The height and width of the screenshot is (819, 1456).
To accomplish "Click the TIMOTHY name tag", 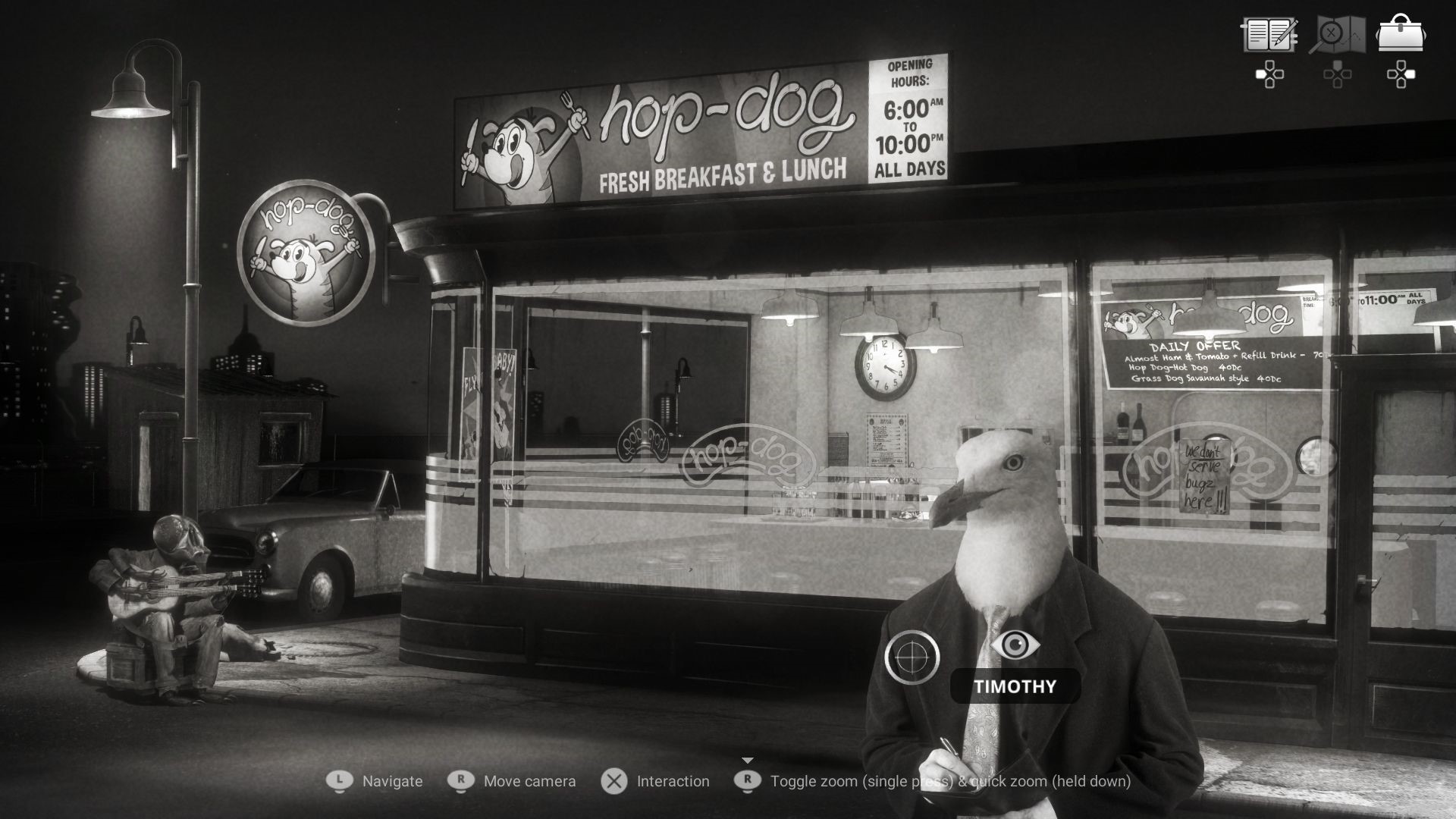I will coord(1014,687).
